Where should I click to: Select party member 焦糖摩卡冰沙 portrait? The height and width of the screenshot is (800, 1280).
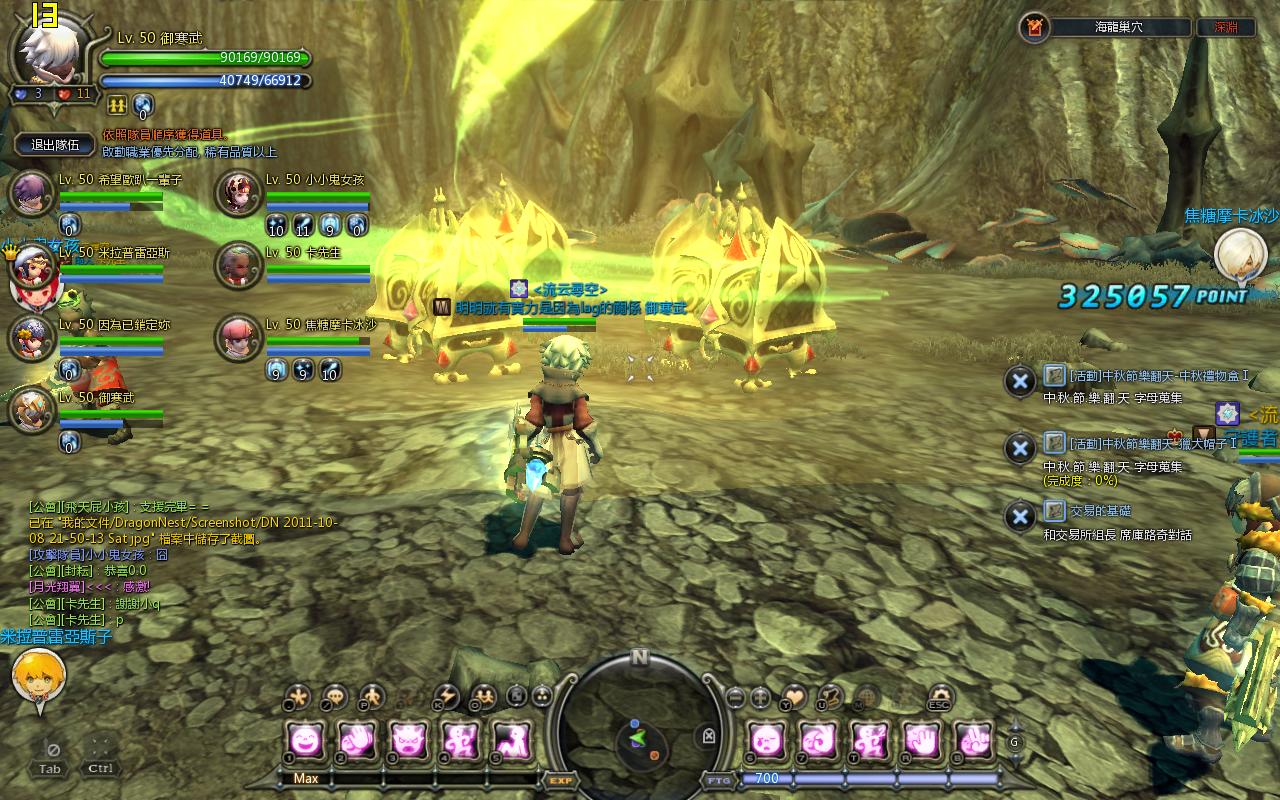pos(239,338)
